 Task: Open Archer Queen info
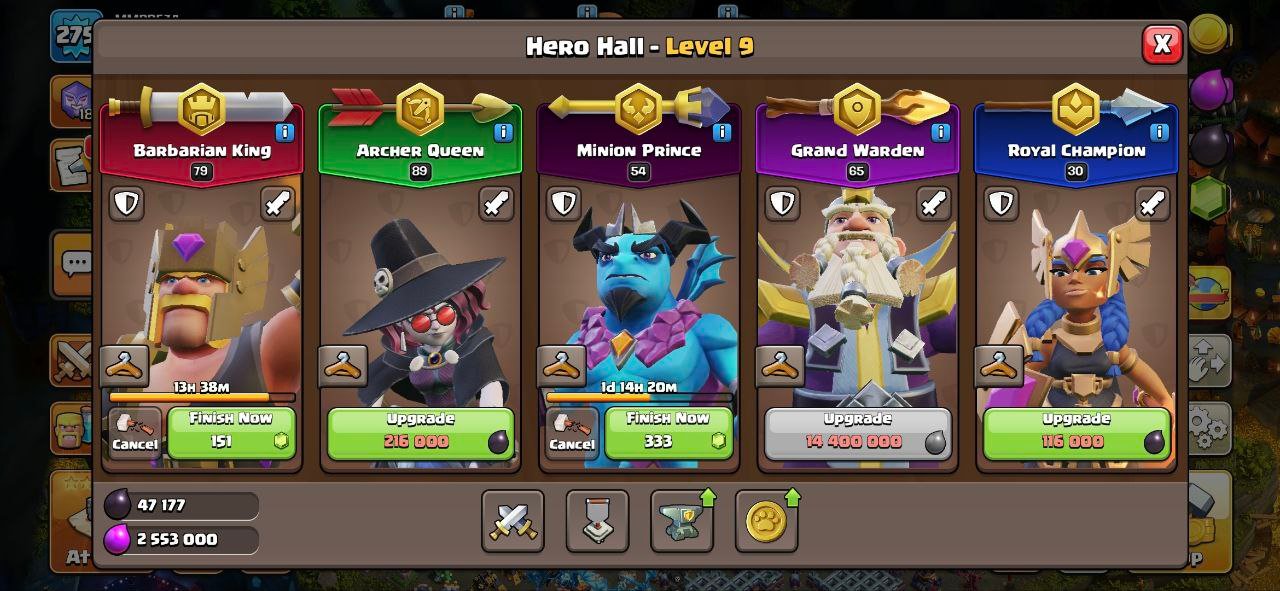[503, 132]
